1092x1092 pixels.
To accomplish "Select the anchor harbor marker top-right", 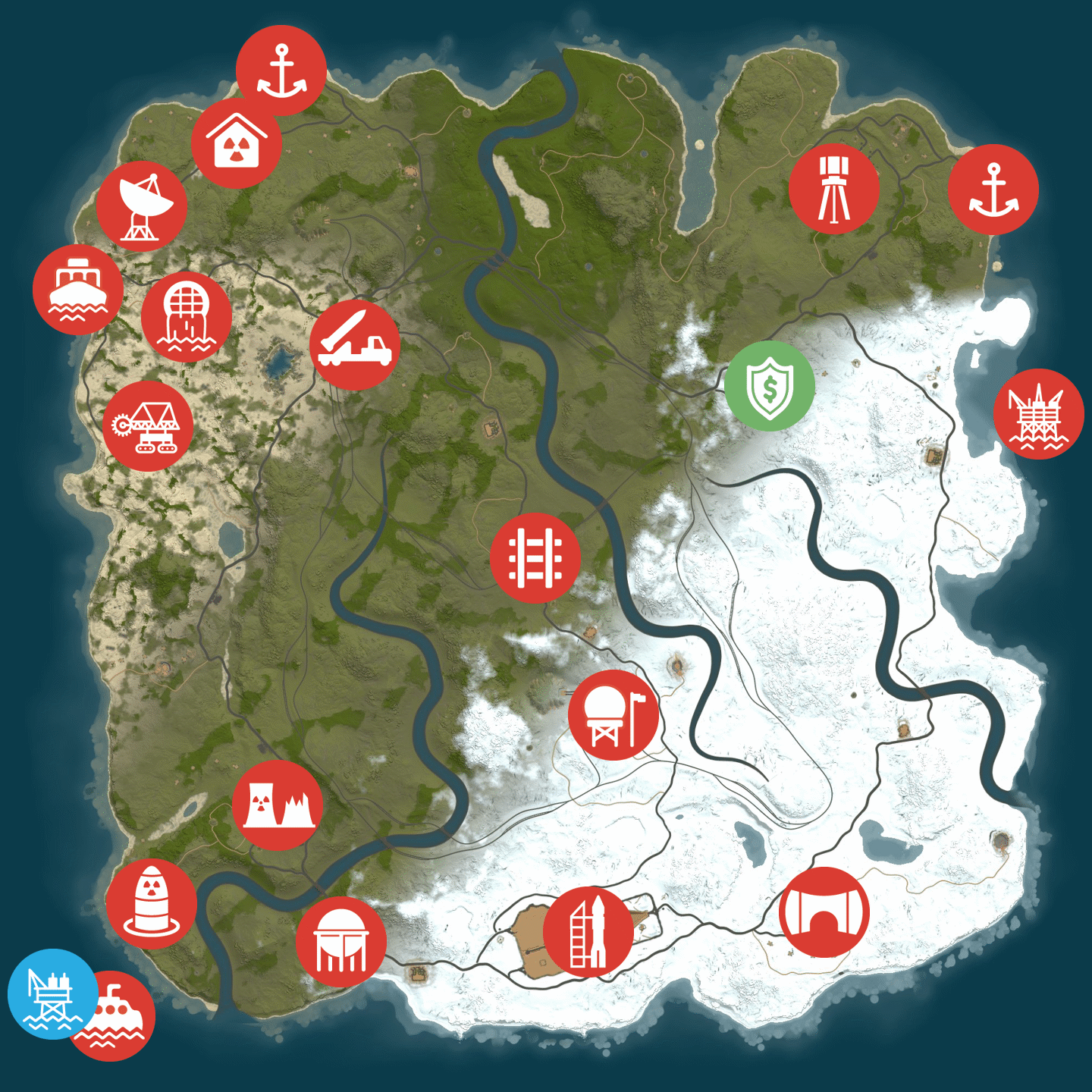I will (993, 190).
